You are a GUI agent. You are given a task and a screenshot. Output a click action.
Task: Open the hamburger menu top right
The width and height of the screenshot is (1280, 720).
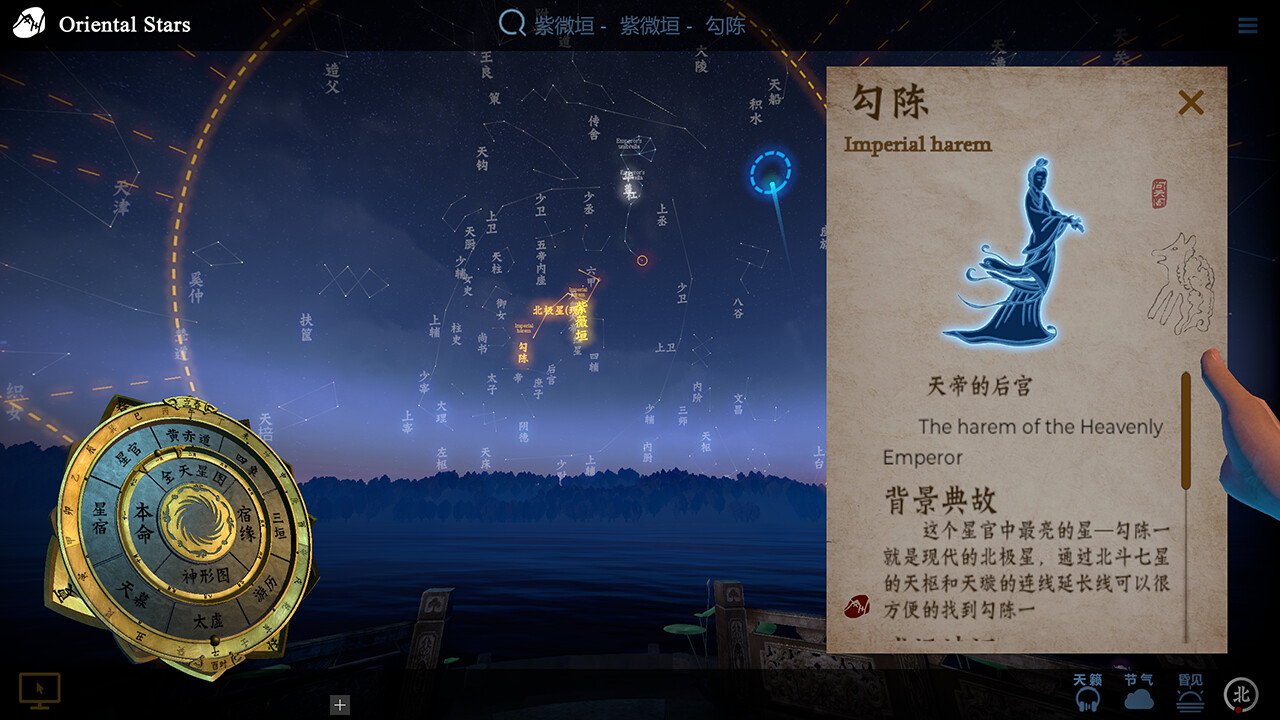coord(1248,25)
